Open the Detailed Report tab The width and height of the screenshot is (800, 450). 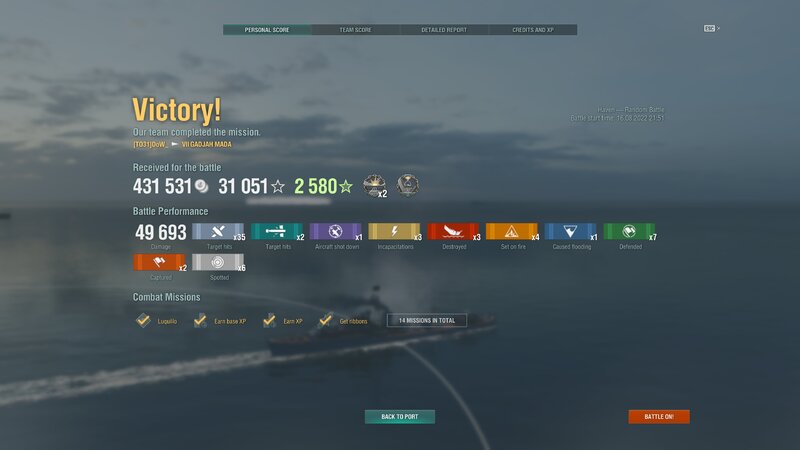[444, 30]
